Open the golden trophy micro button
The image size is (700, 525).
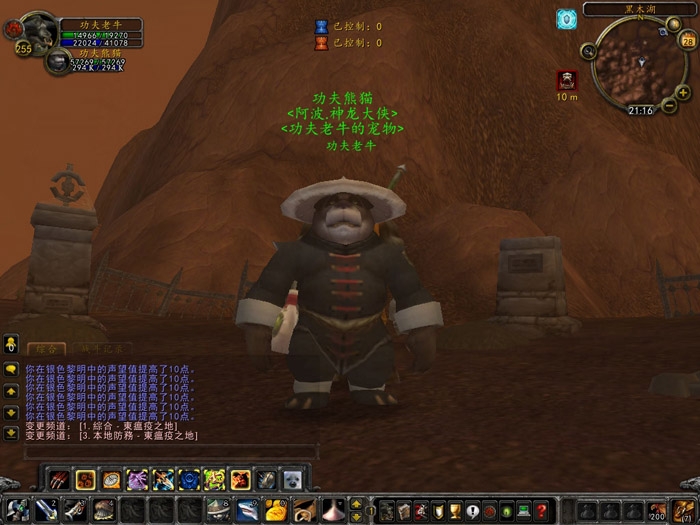(456, 510)
